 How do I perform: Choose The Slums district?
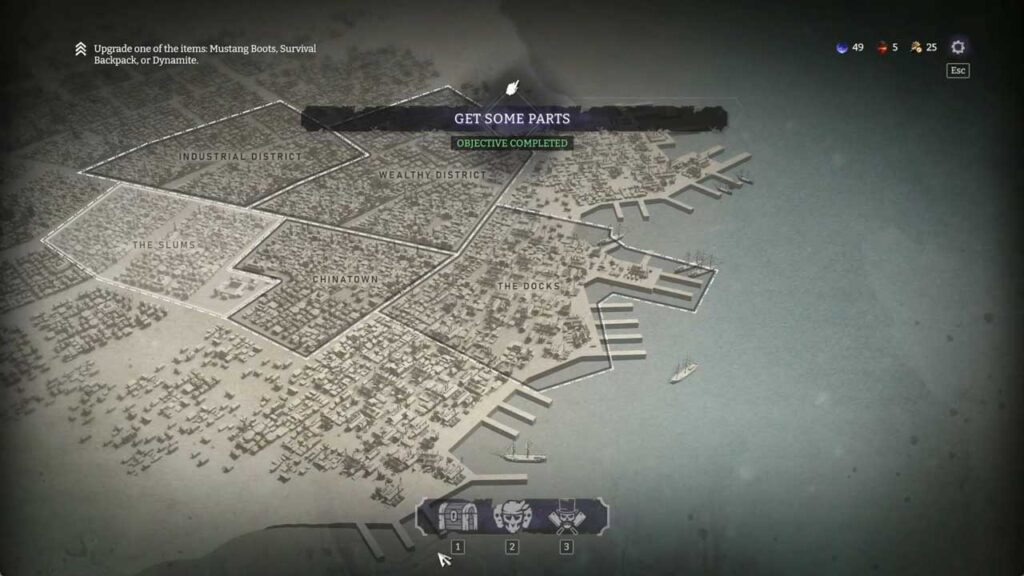[164, 245]
